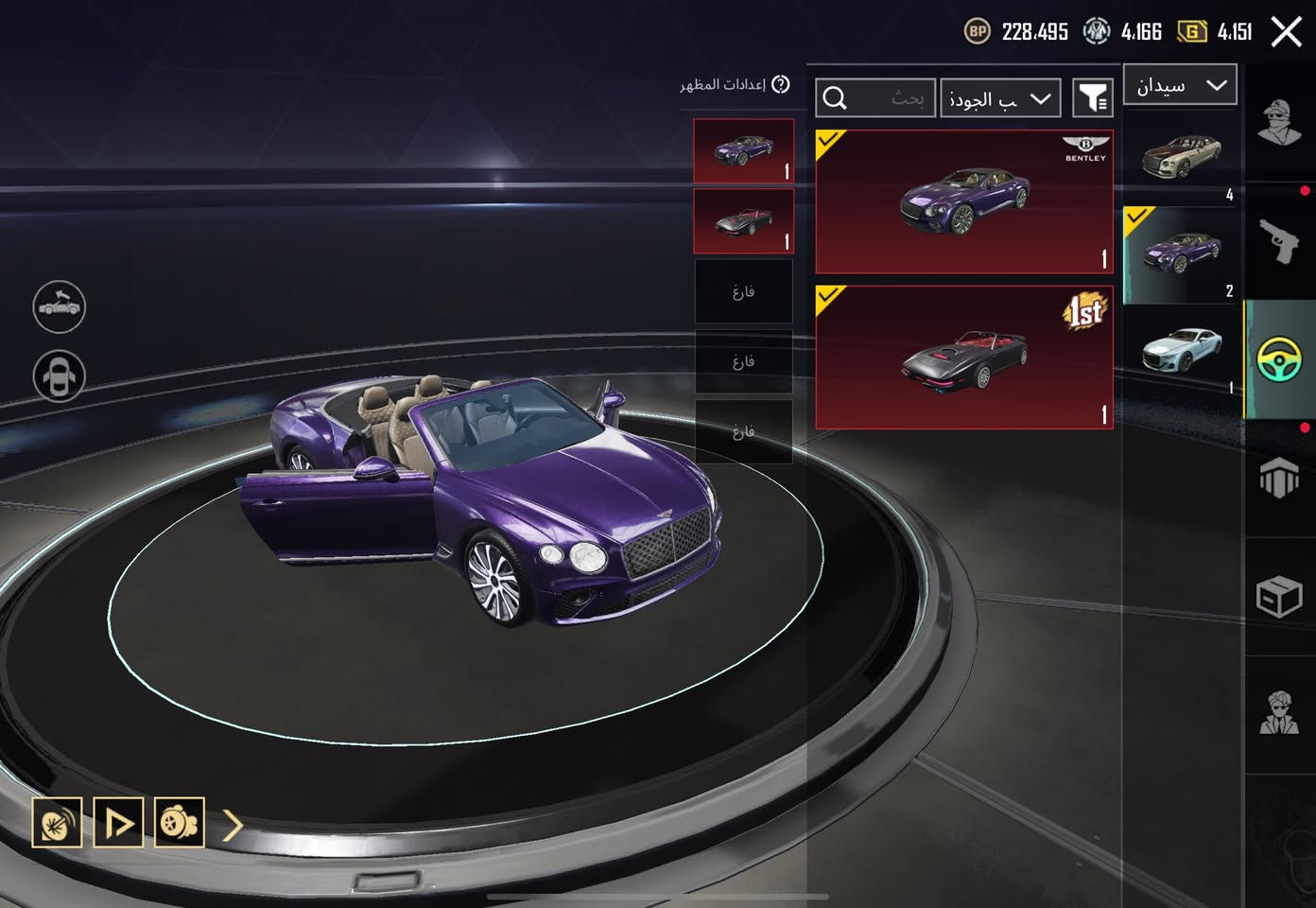Select the purple Bentley appearance preset slot
Viewport: 1316px width, 908px height.
pos(743,151)
